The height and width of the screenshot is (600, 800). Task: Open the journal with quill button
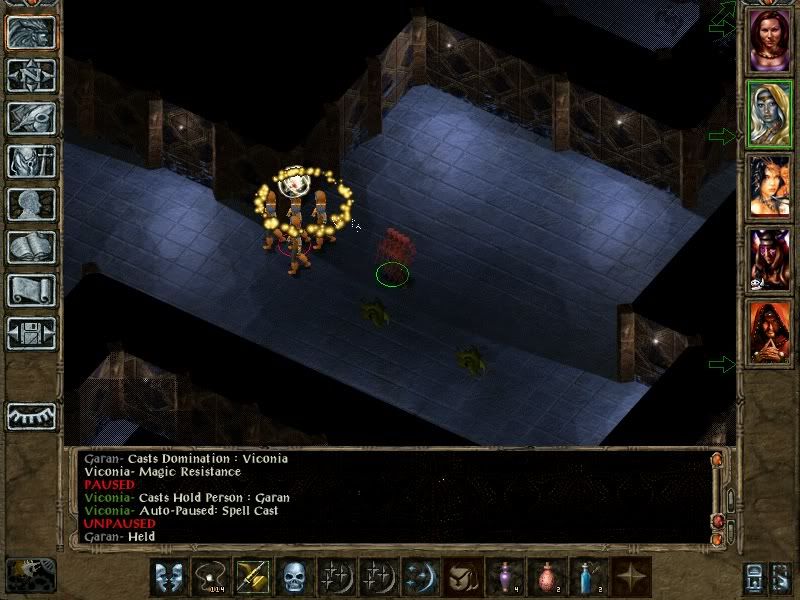pyautogui.click(x=30, y=118)
